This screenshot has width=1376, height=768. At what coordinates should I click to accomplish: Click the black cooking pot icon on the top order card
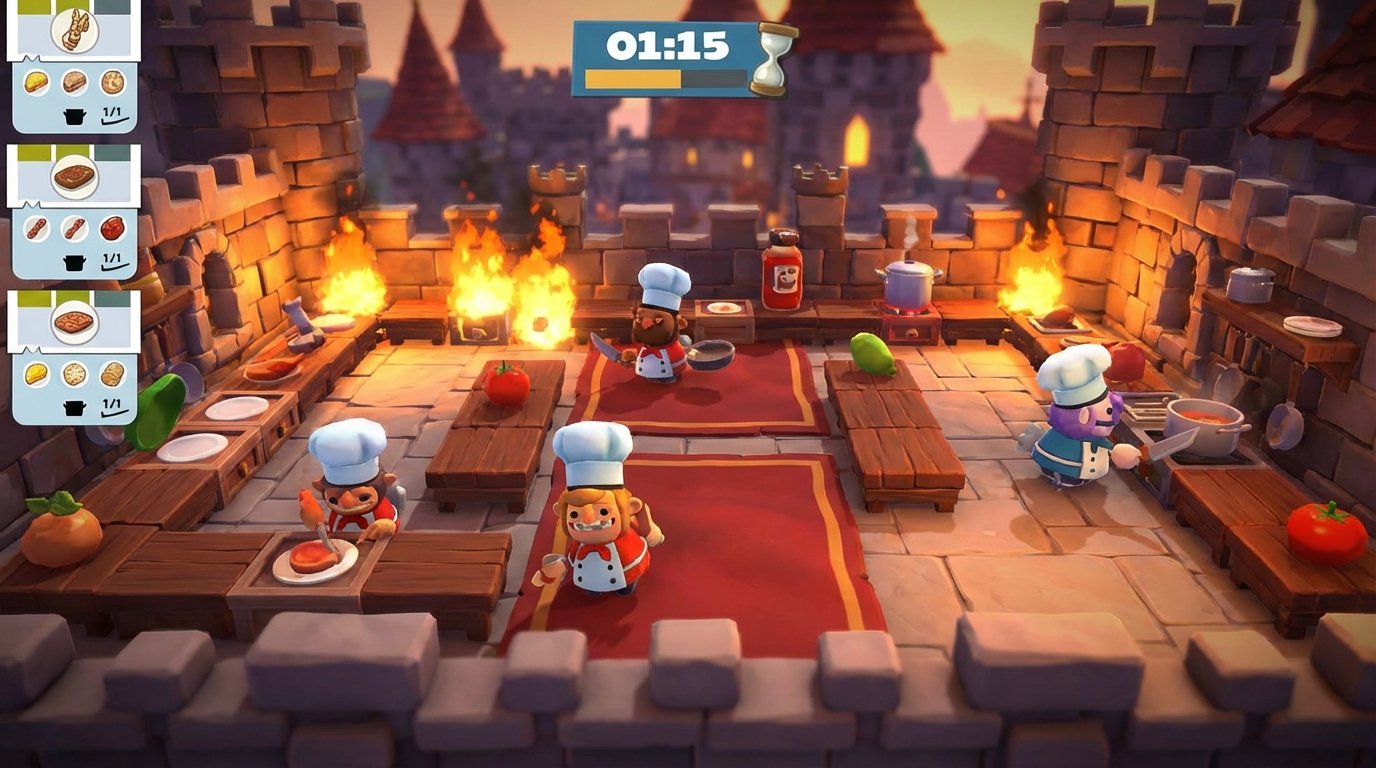[73, 114]
